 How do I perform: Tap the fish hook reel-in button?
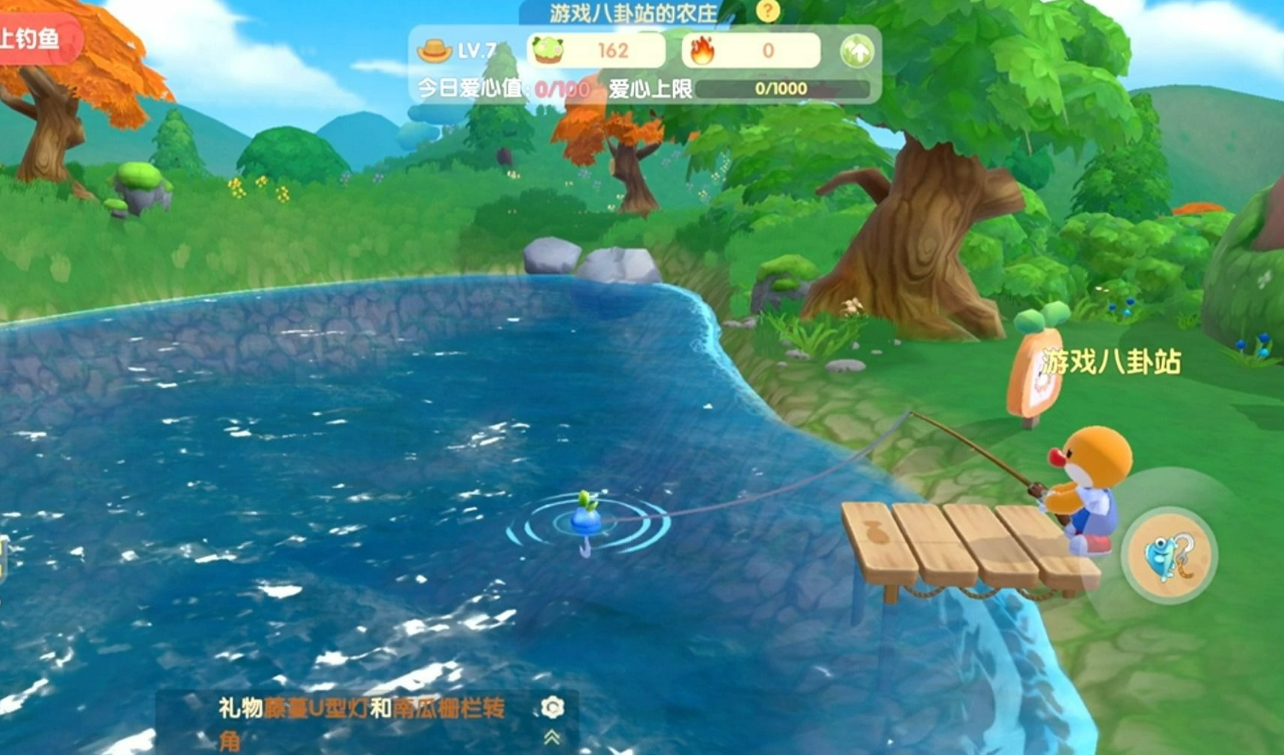[1169, 554]
